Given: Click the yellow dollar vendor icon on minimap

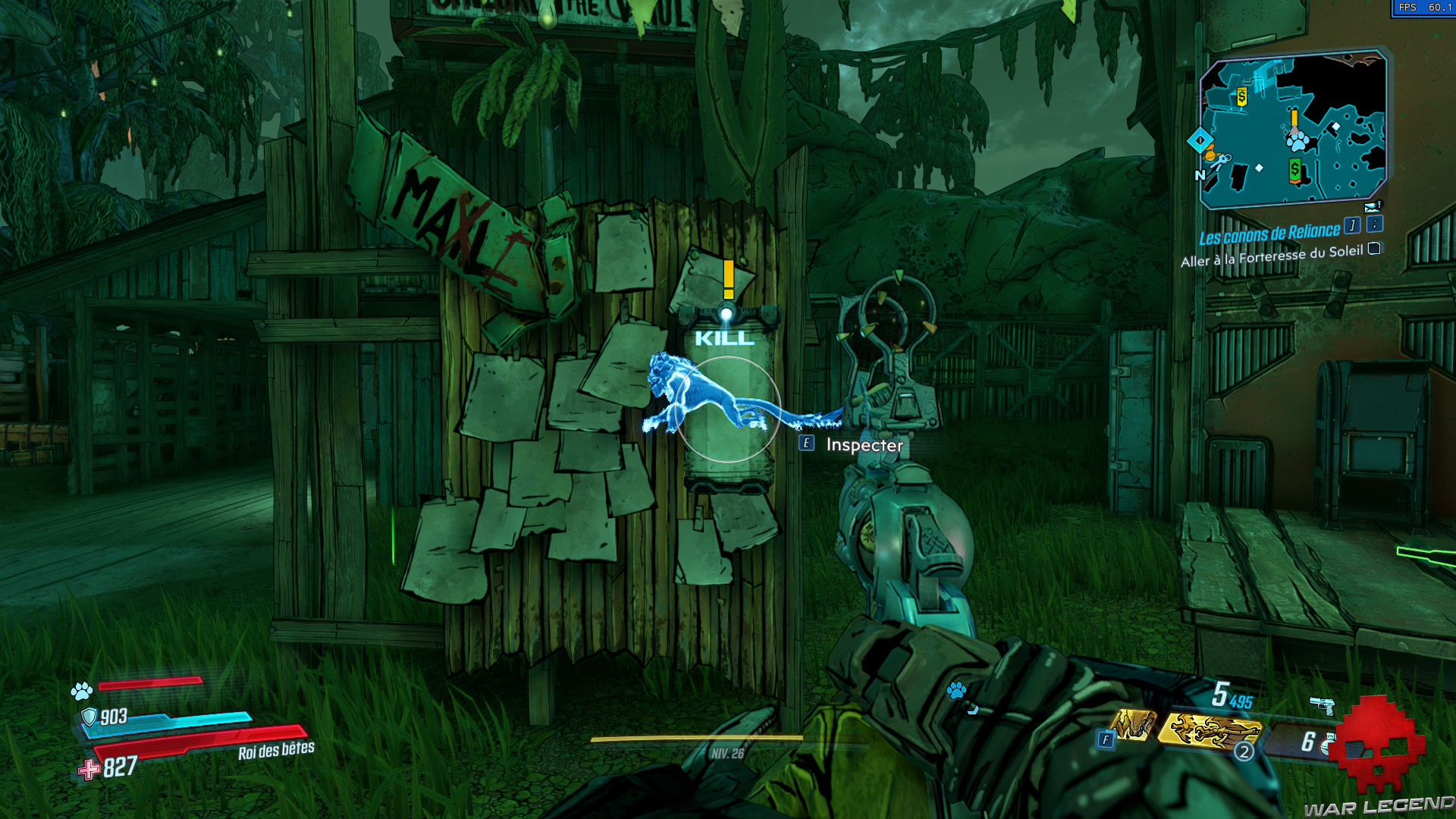Looking at the screenshot, I should [1241, 98].
